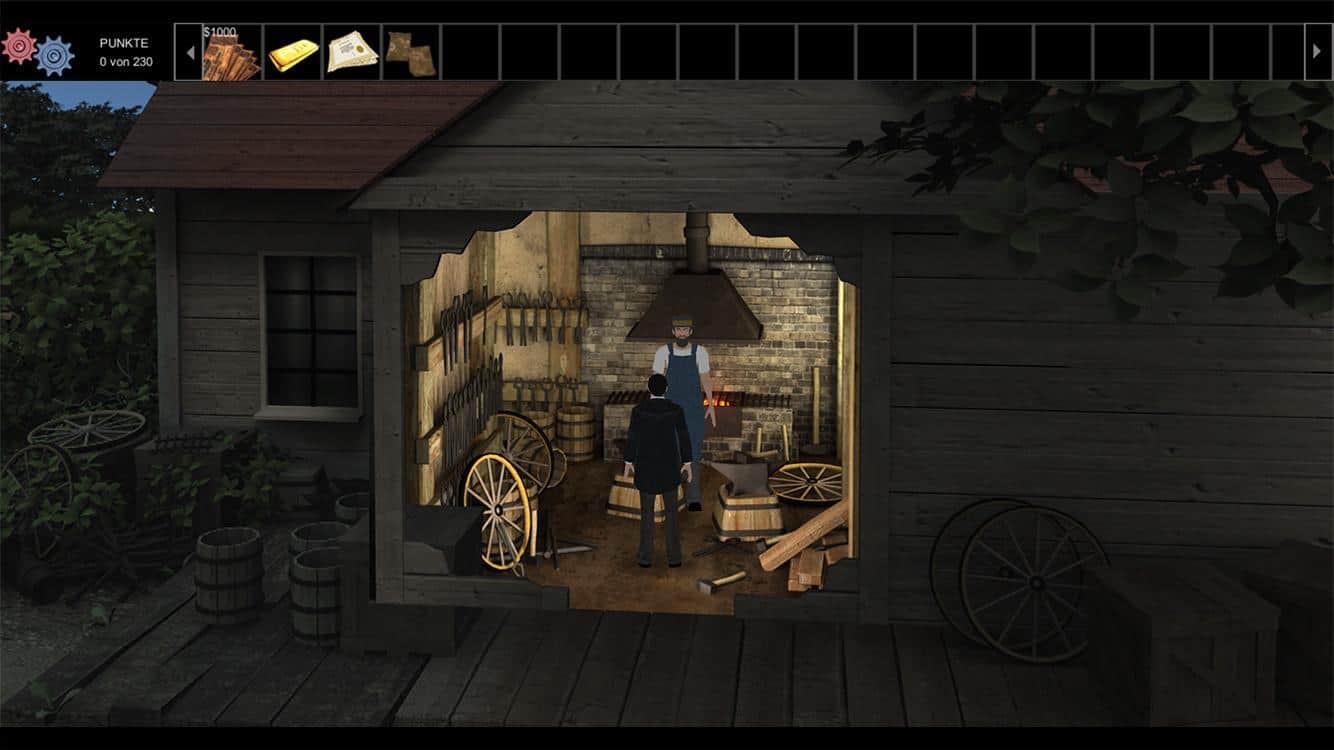Select the $1000 banknotes inventory item
Screen dimensions: 1334x750
coord(232,53)
